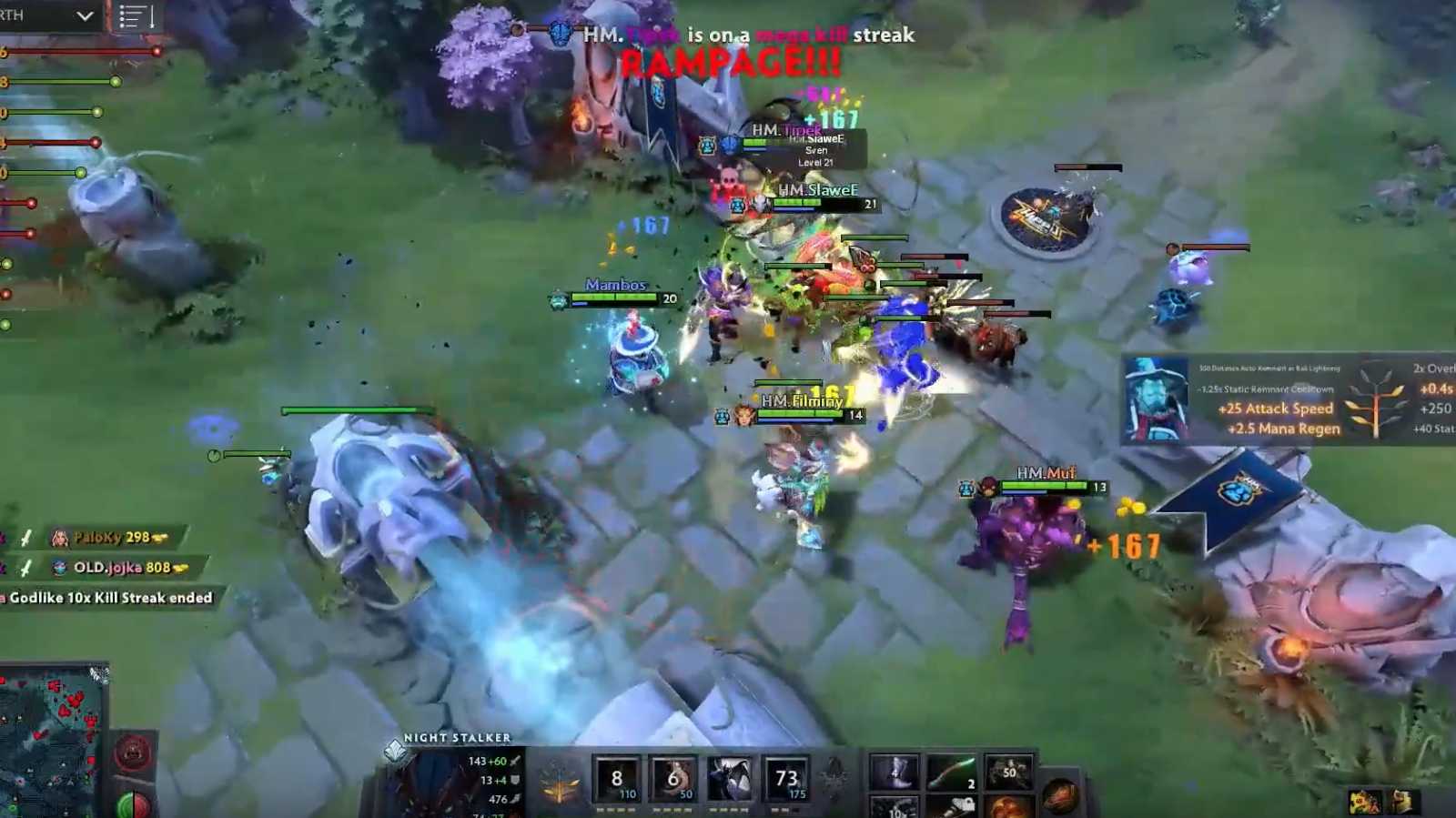Collapse the Net Worth panel with its chevron
This screenshot has width=1456, height=818.
(x=84, y=15)
